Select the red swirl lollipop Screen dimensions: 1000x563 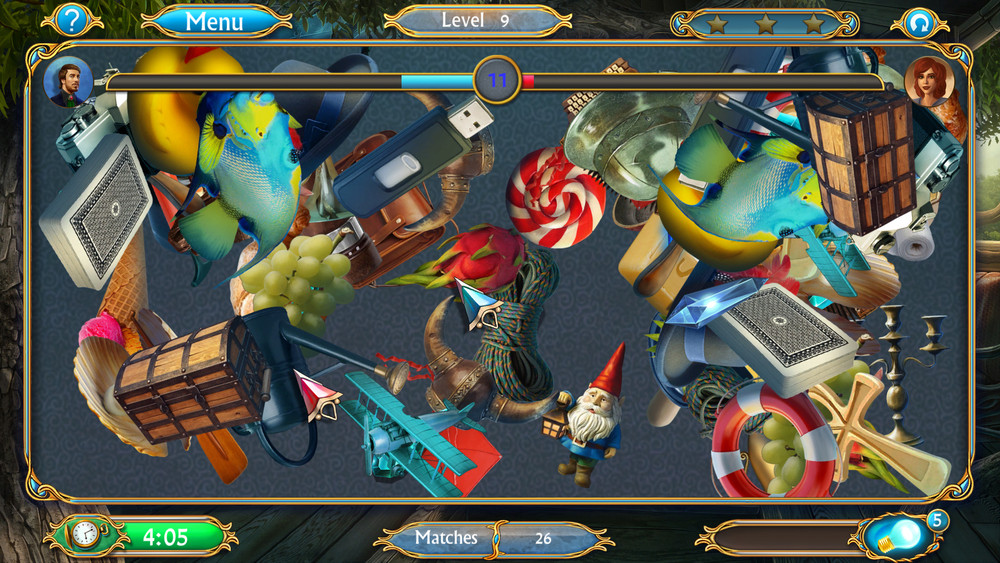[x=555, y=196]
